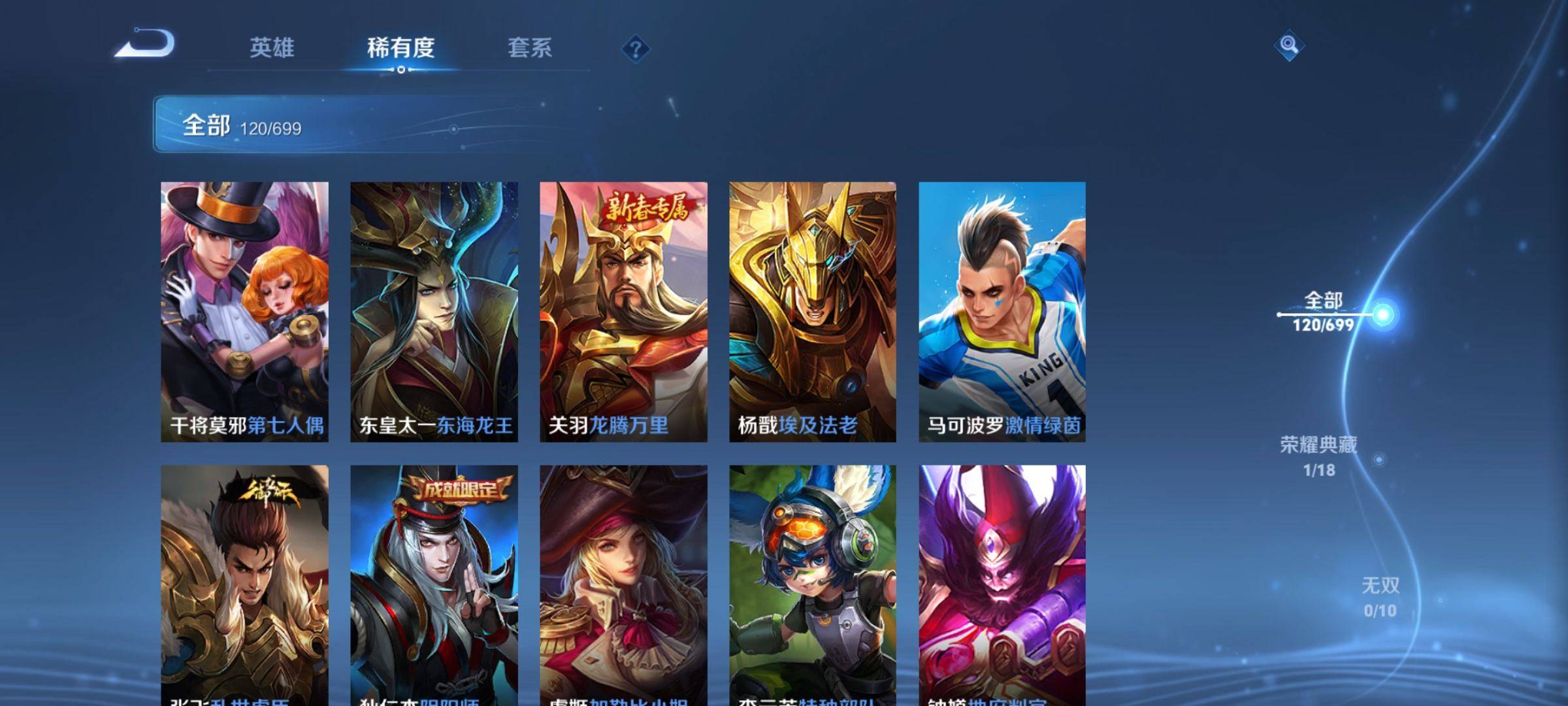Select the 全部 rarity filter on the curve

(1324, 312)
